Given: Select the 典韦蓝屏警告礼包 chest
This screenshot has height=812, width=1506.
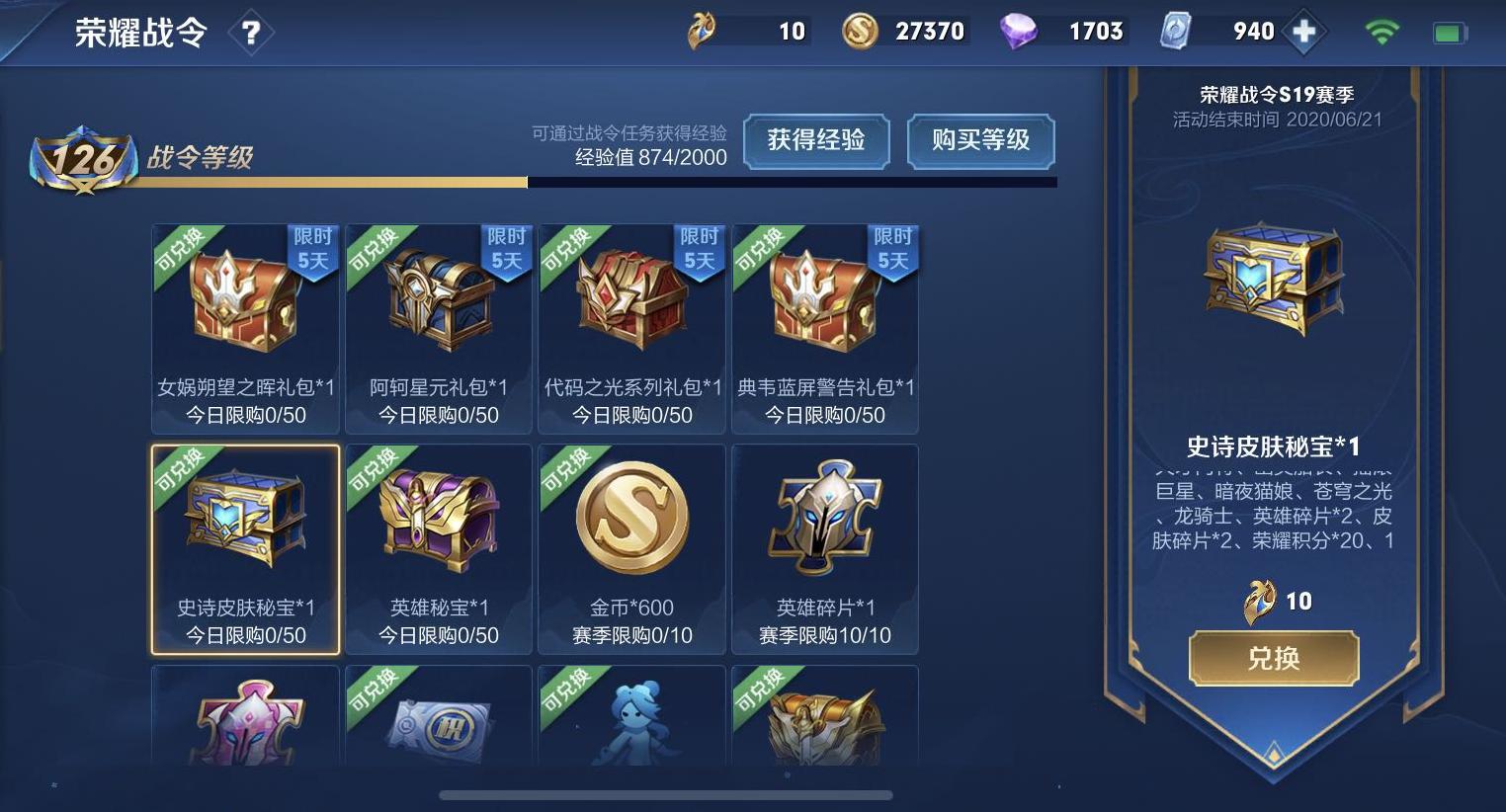Looking at the screenshot, I should tap(825, 329).
